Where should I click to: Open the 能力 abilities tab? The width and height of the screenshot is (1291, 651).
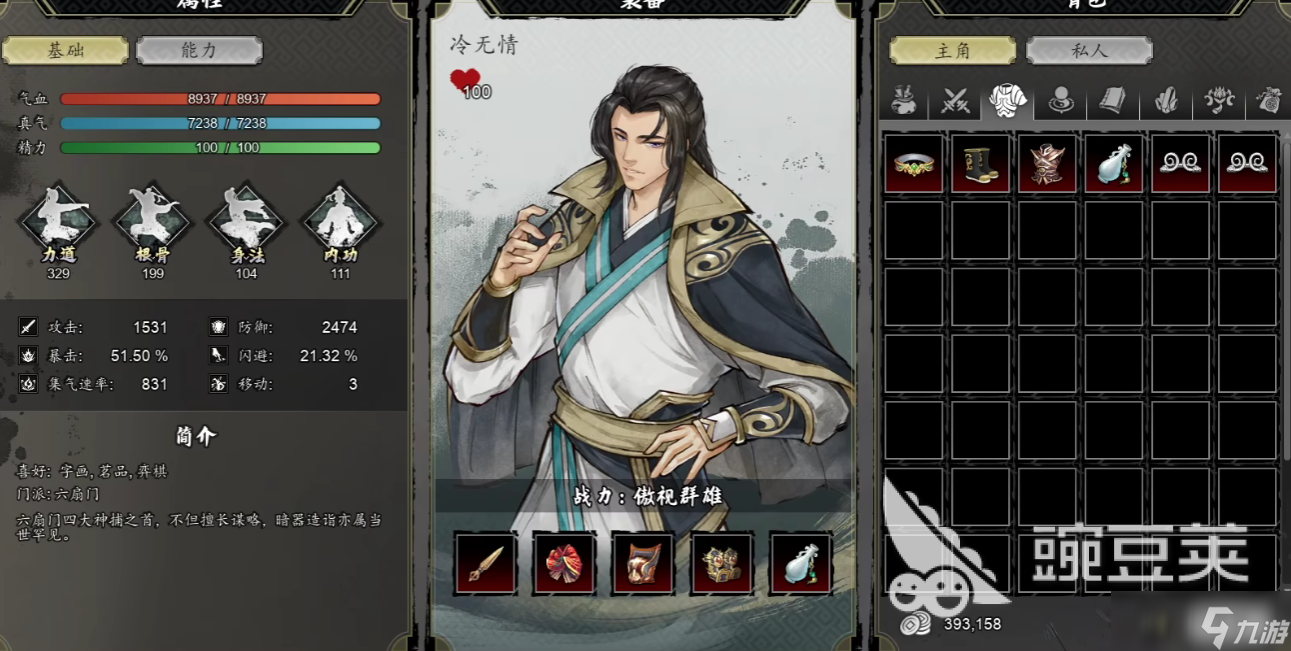click(x=199, y=50)
